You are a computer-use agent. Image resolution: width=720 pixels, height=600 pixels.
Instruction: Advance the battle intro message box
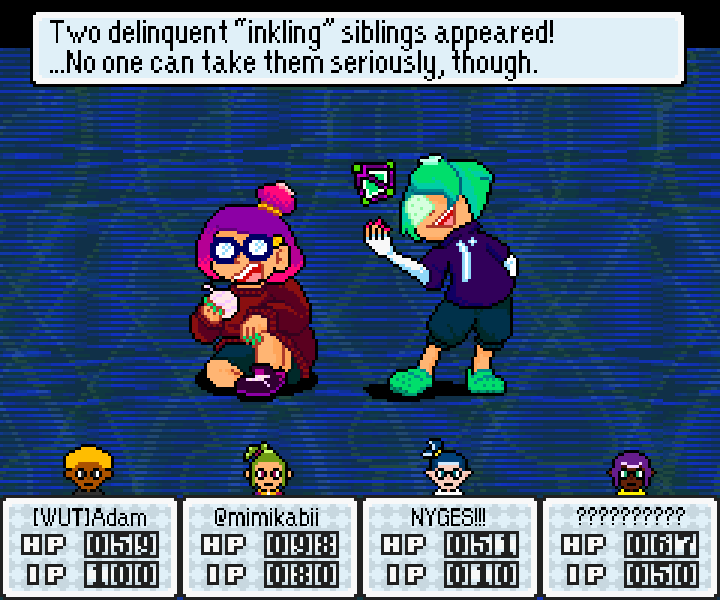pyautogui.click(x=358, y=47)
